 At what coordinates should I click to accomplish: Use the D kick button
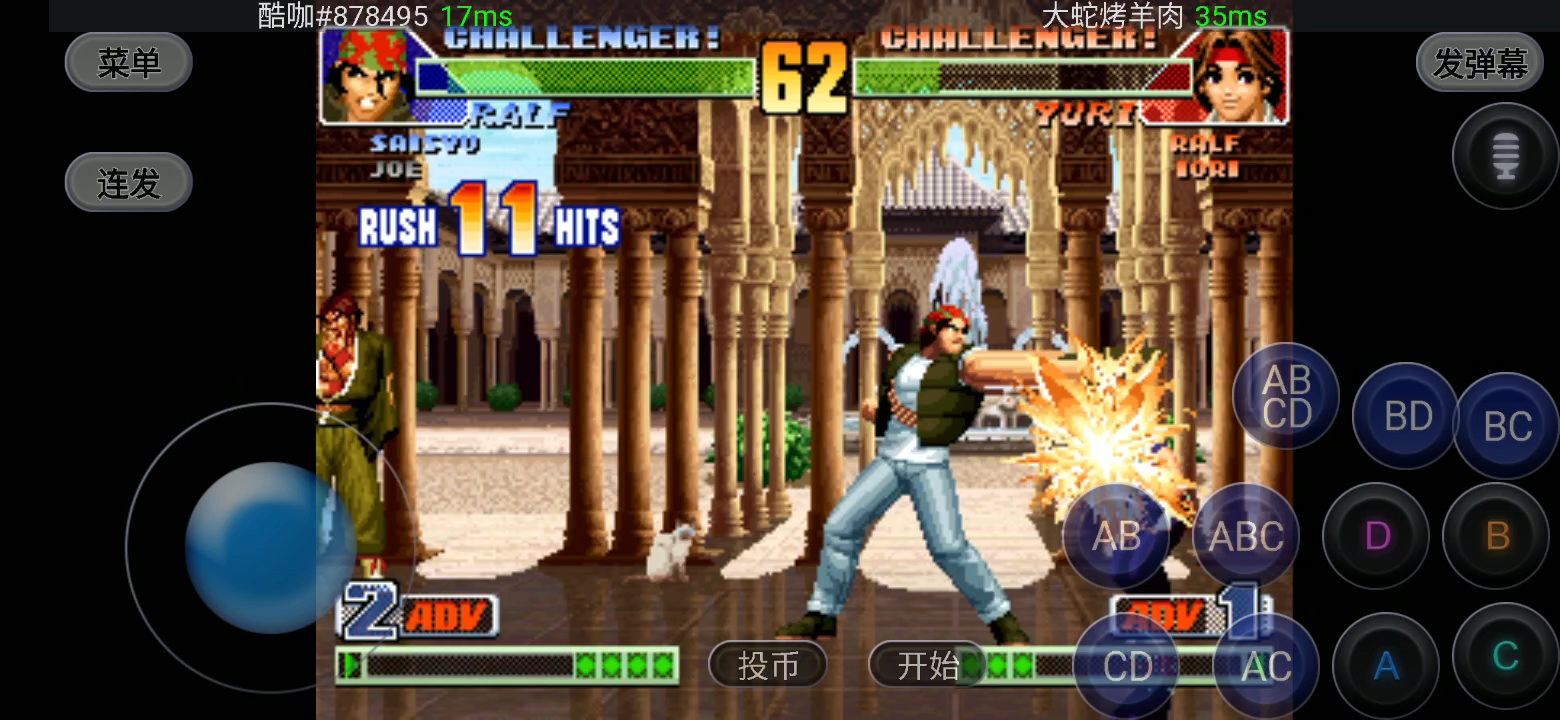pyautogui.click(x=1377, y=536)
